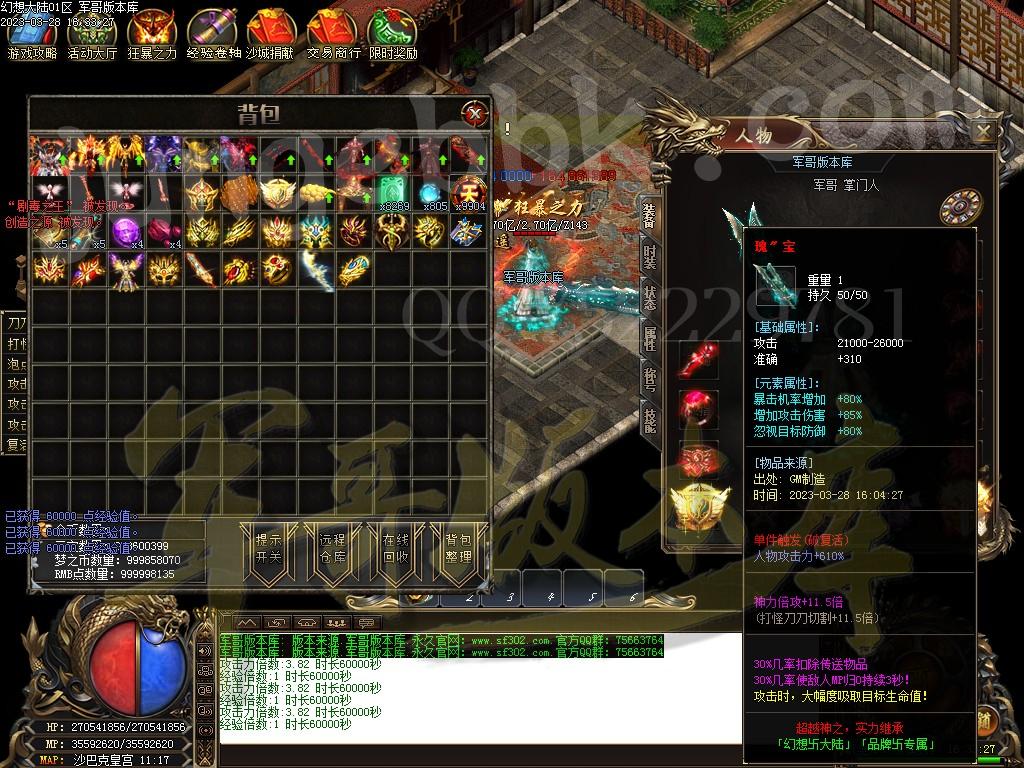Show the 称号 titles tab
Image resolution: width=1024 pixels, height=768 pixels.
[x=650, y=378]
